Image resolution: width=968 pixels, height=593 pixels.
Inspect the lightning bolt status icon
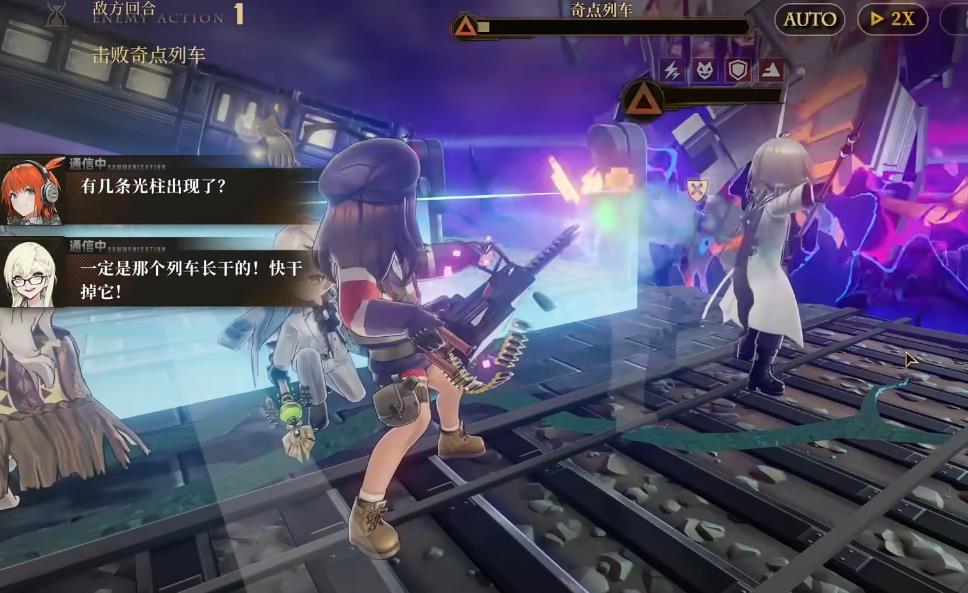[671, 69]
